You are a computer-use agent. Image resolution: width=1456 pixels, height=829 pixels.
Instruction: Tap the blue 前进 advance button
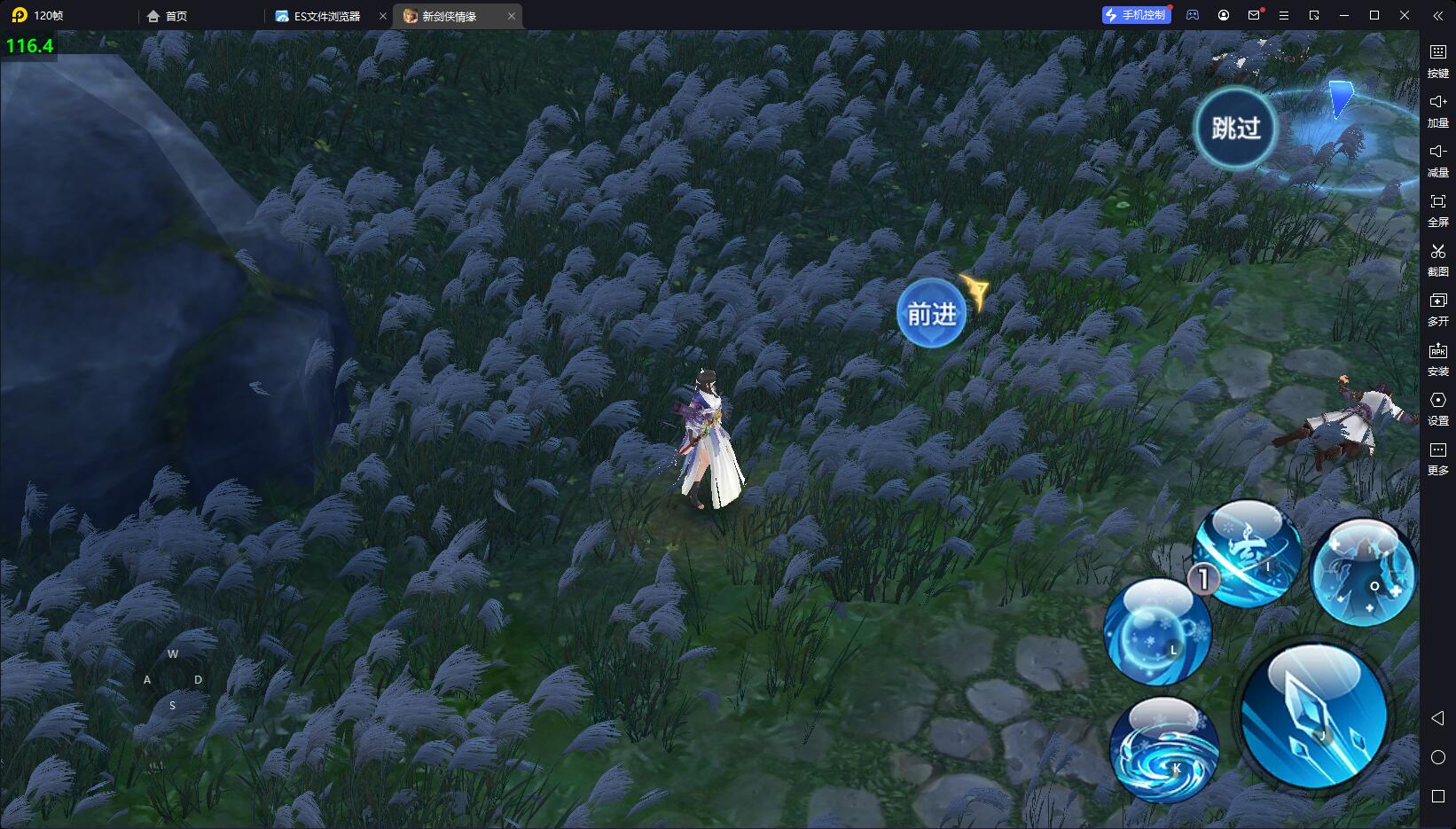(x=931, y=313)
